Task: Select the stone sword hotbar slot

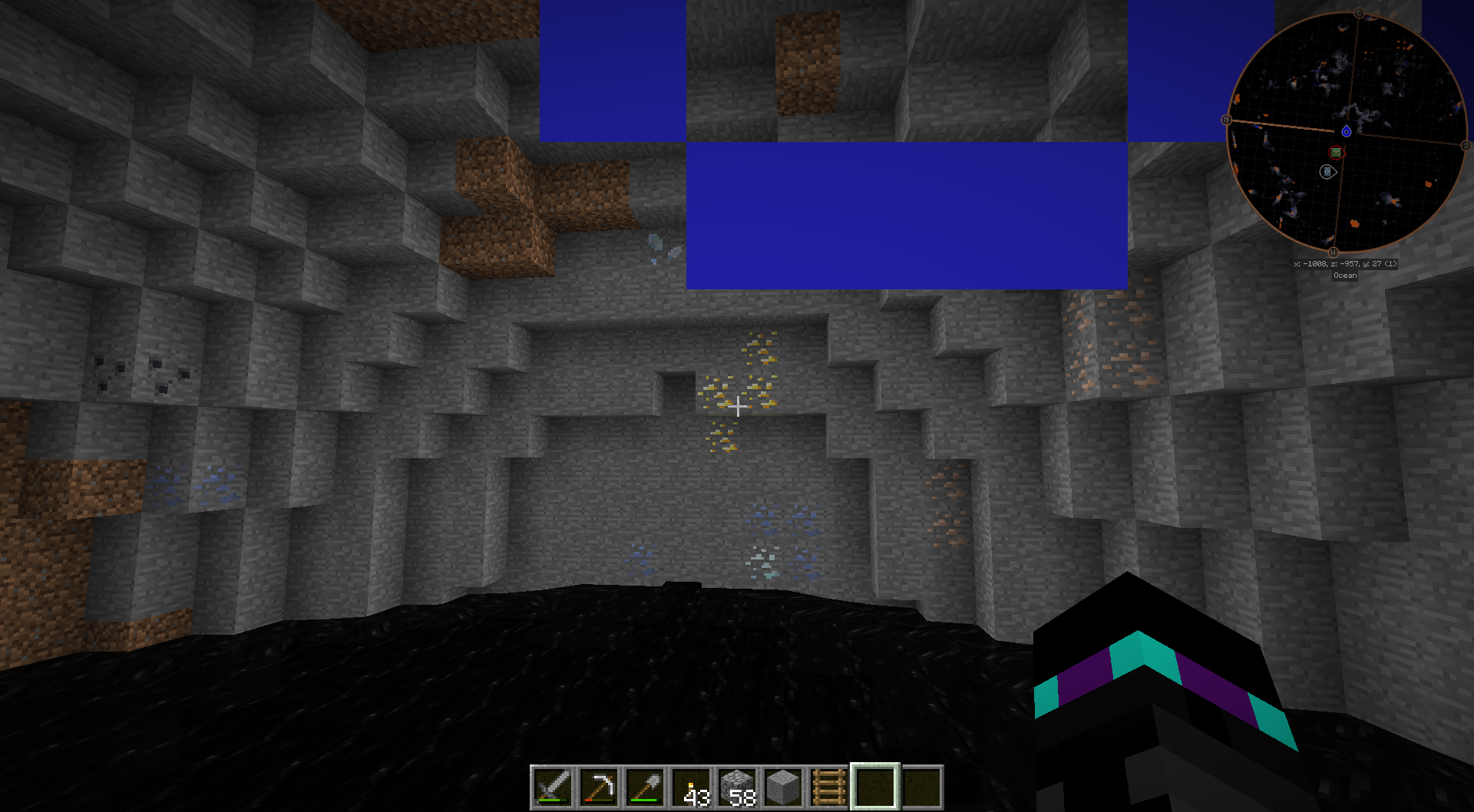Action: [553, 787]
